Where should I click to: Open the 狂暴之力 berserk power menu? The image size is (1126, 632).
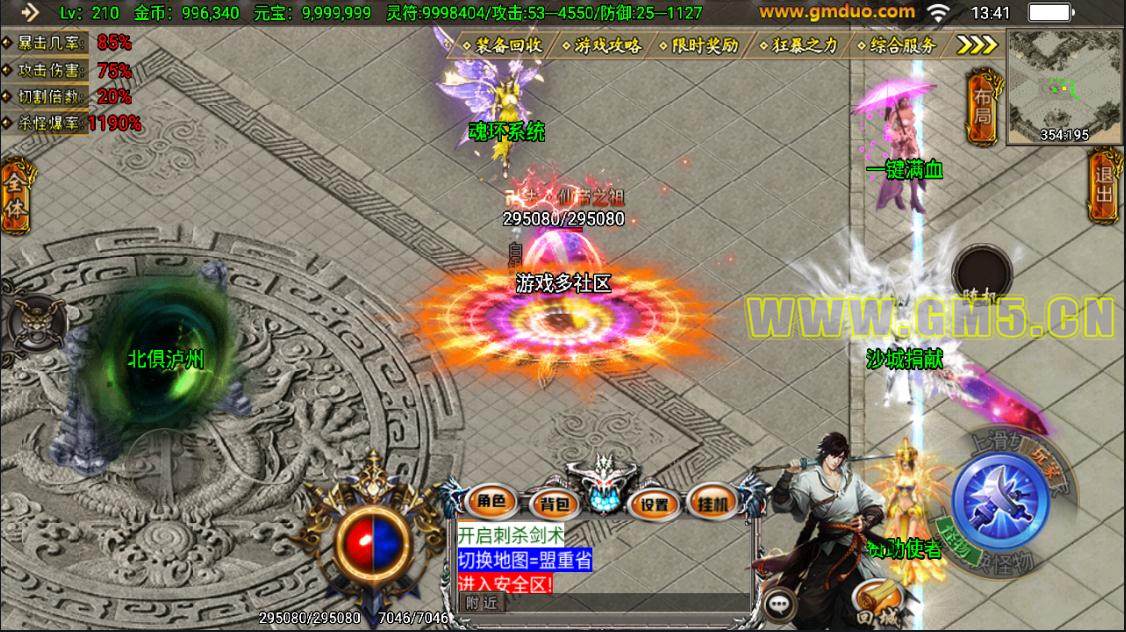coord(804,46)
